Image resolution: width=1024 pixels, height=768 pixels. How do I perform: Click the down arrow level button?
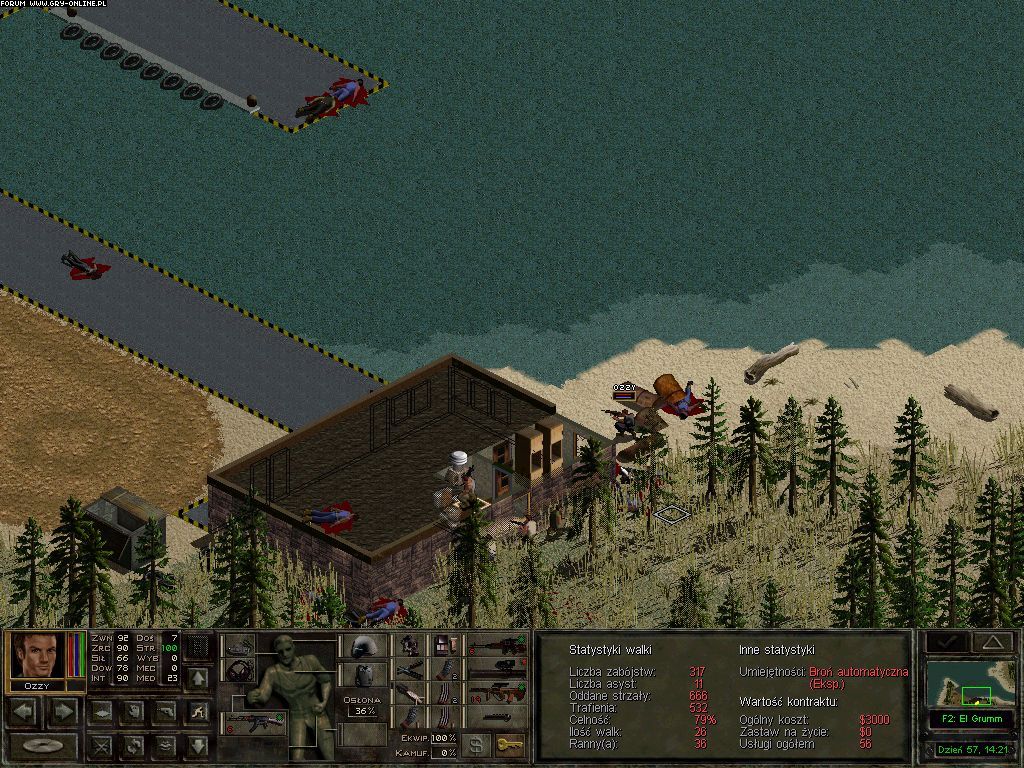[x=199, y=745]
